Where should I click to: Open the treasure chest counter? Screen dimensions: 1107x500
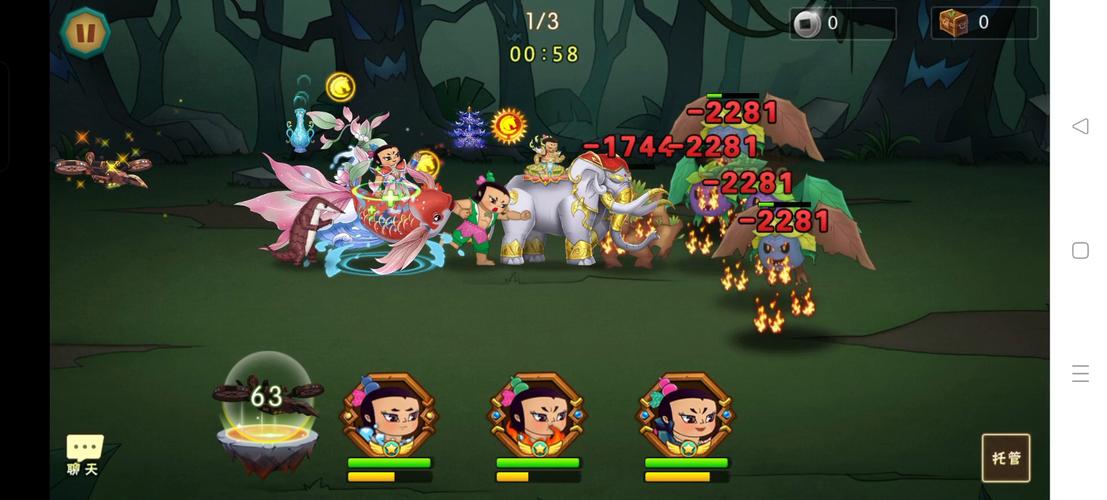click(x=984, y=23)
